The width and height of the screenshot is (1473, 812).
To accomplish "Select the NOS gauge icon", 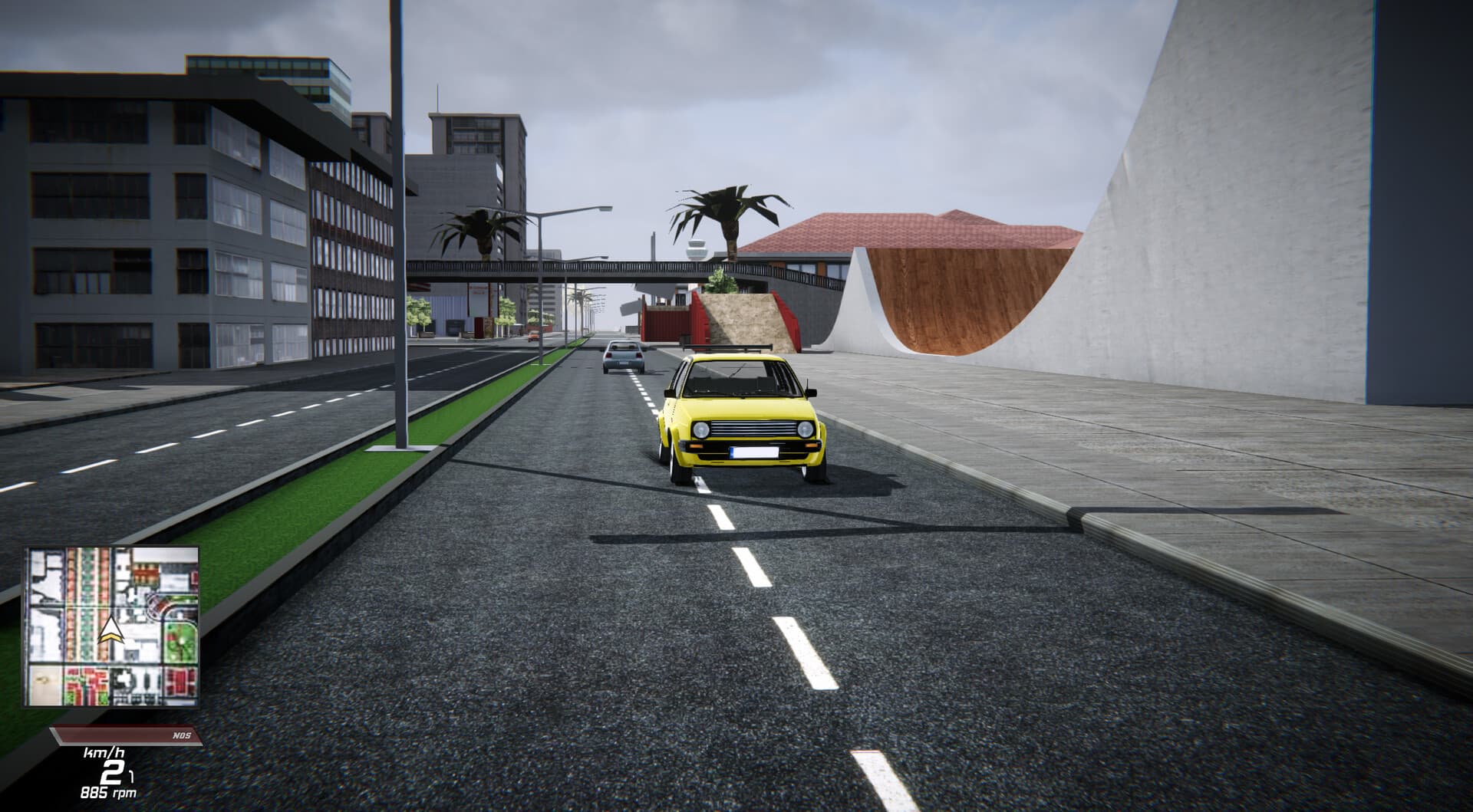I will 182,735.
